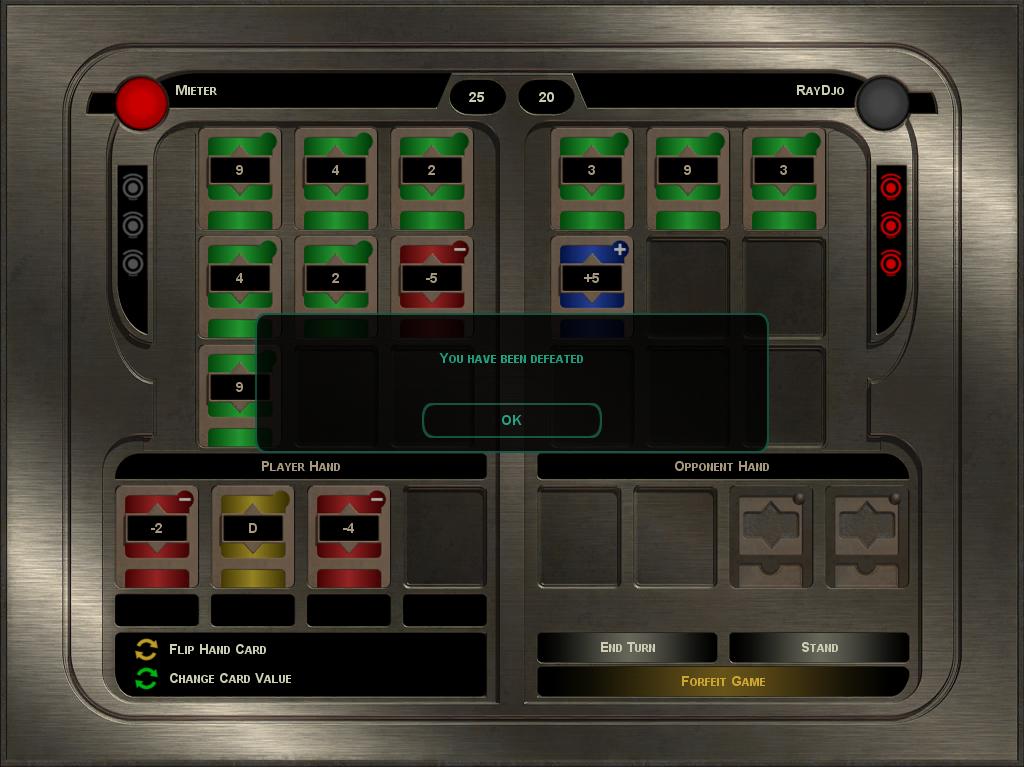Image resolution: width=1024 pixels, height=767 pixels.
Task: Click the yellow Flip Hand Card icon
Action: pyautogui.click(x=147, y=649)
